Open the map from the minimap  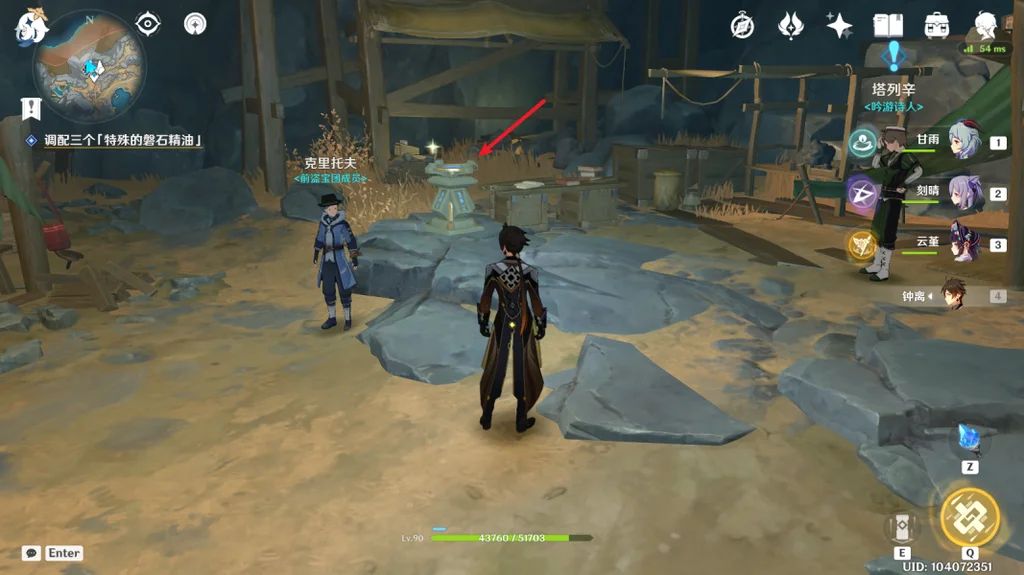(x=89, y=66)
